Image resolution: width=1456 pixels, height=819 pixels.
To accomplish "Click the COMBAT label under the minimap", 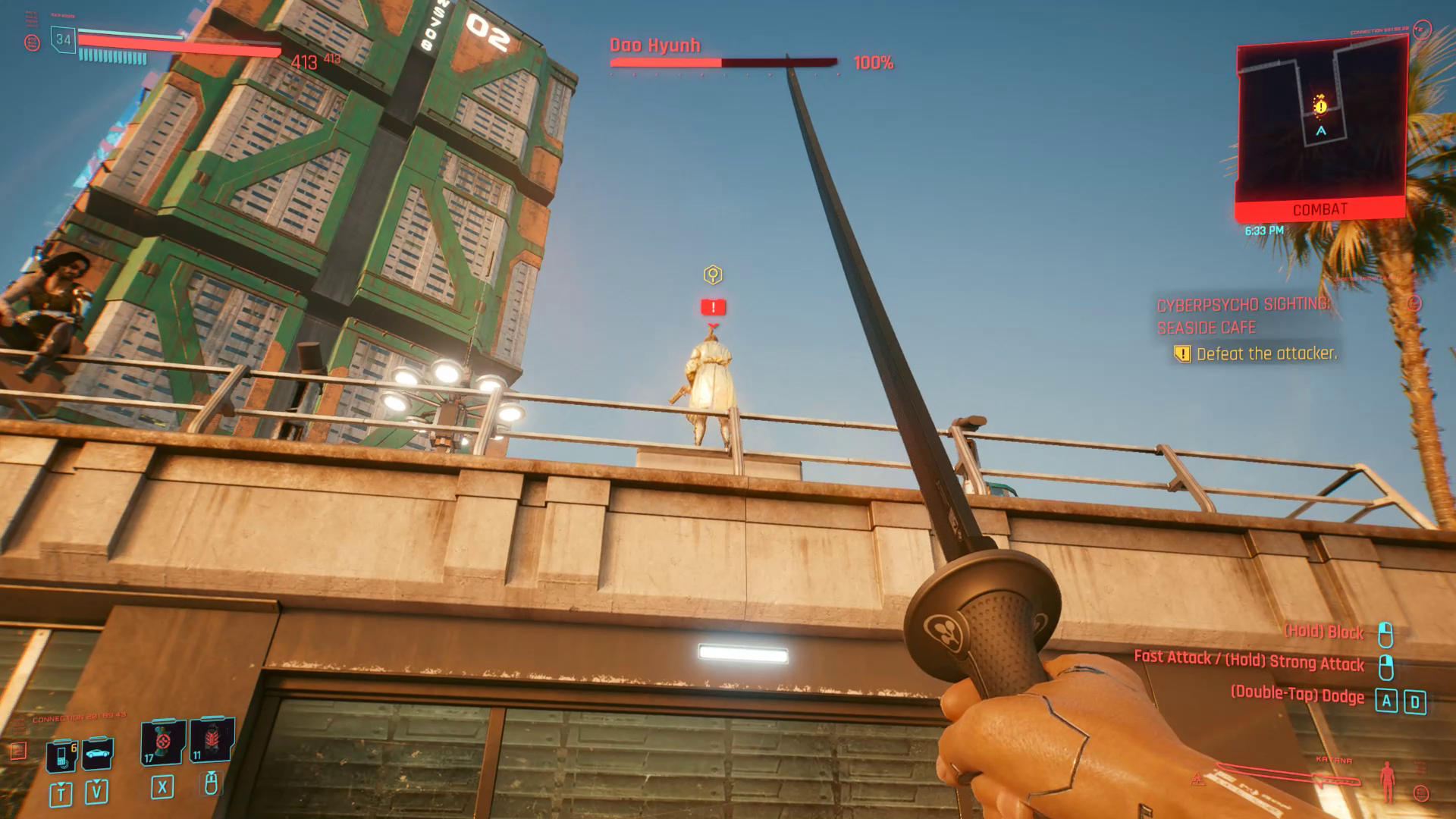I will click(x=1321, y=210).
